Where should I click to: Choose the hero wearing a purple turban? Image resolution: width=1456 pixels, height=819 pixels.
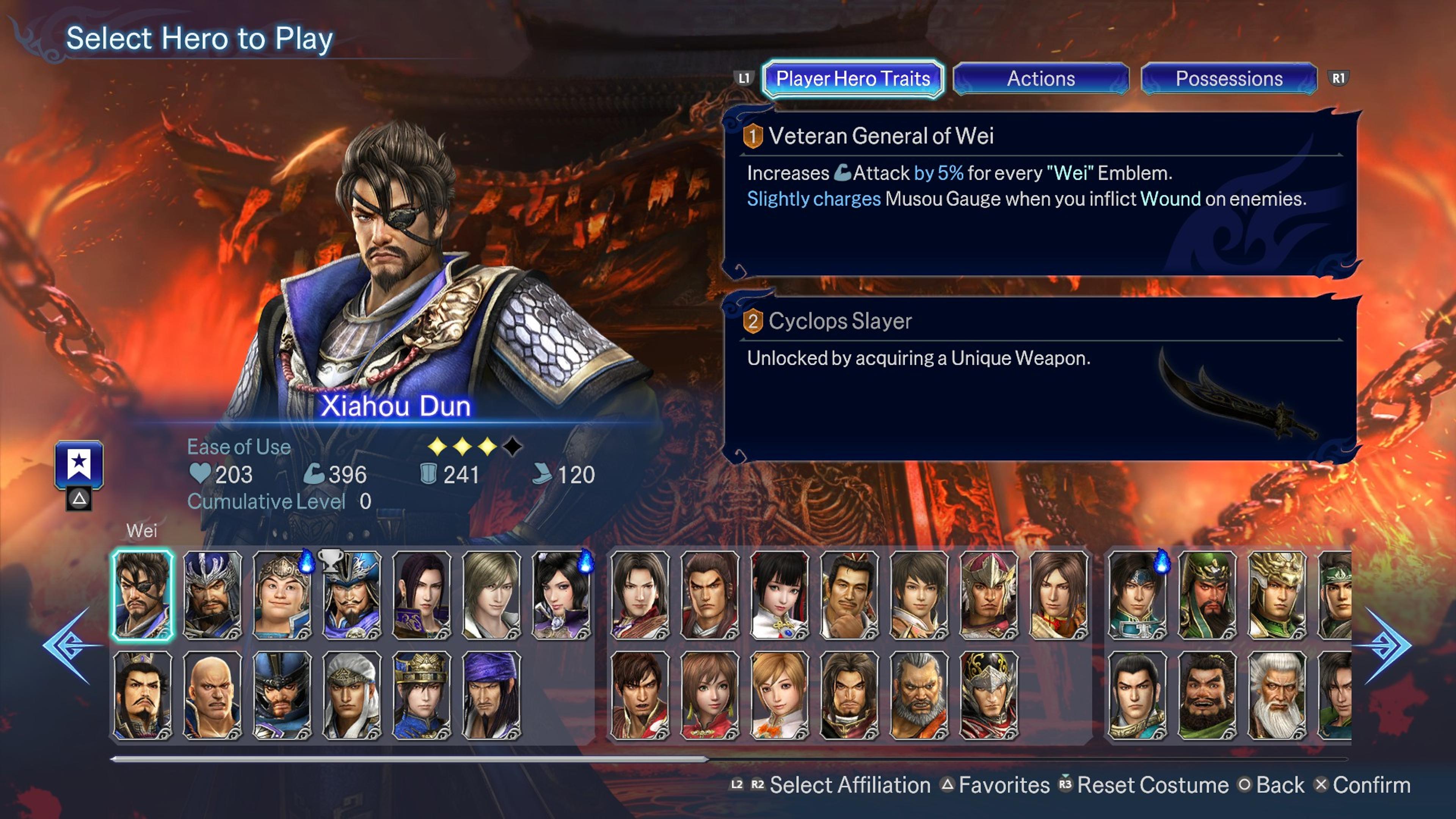coord(491,695)
